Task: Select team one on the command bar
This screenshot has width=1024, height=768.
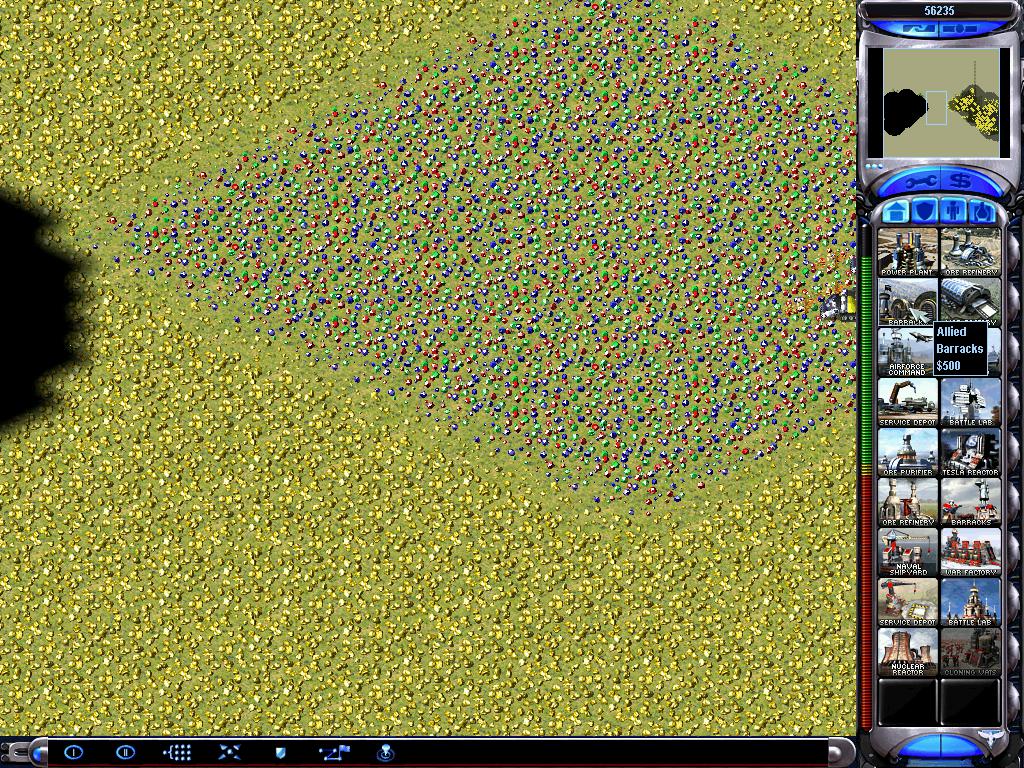Action: click(74, 752)
